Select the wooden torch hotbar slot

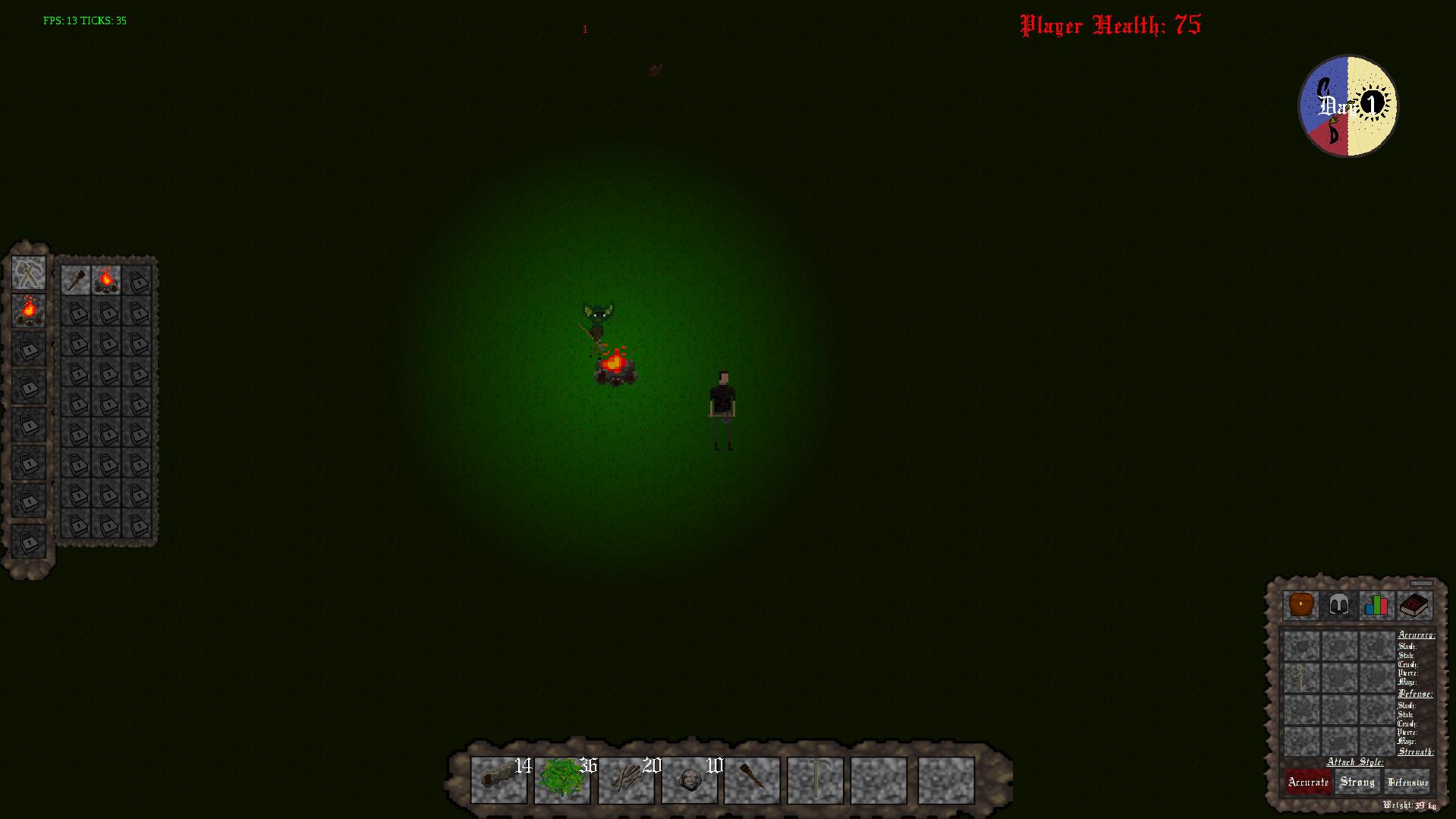pos(752,780)
